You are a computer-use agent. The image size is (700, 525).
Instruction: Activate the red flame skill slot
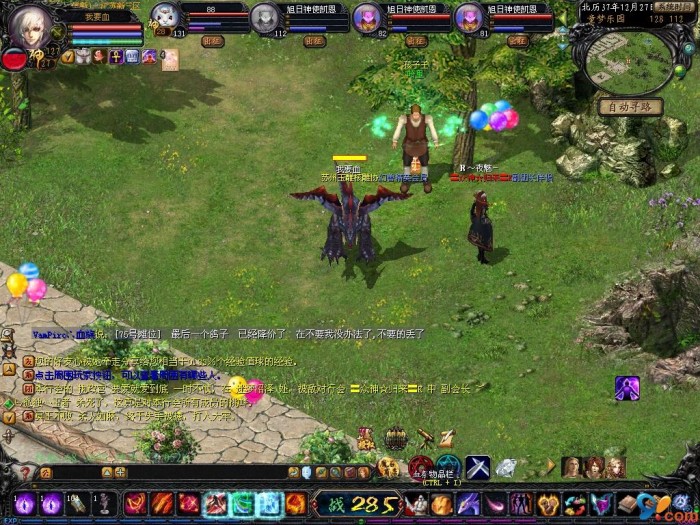(163, 504)
